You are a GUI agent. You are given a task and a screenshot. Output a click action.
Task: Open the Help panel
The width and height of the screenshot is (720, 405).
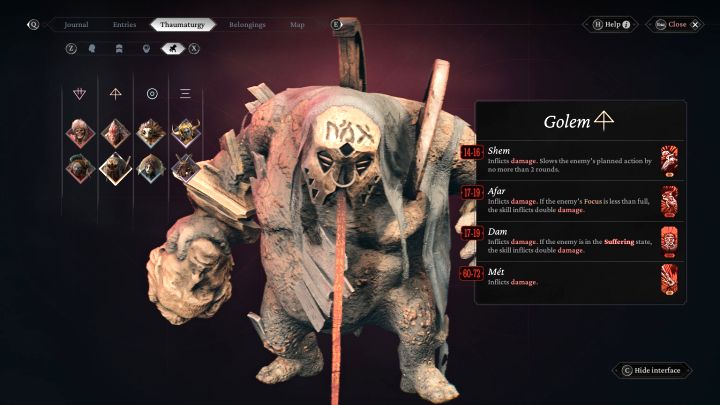pyautogui.click(x=612, y=24)
